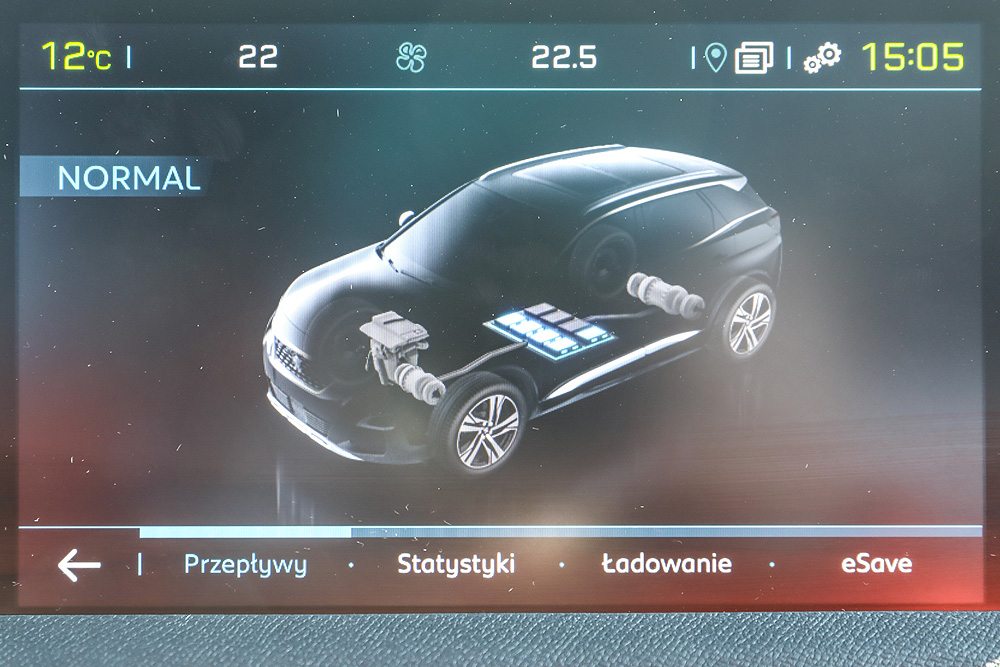Open the Statystyki tab
This screenshot has height=667, width=1000.
456,564
